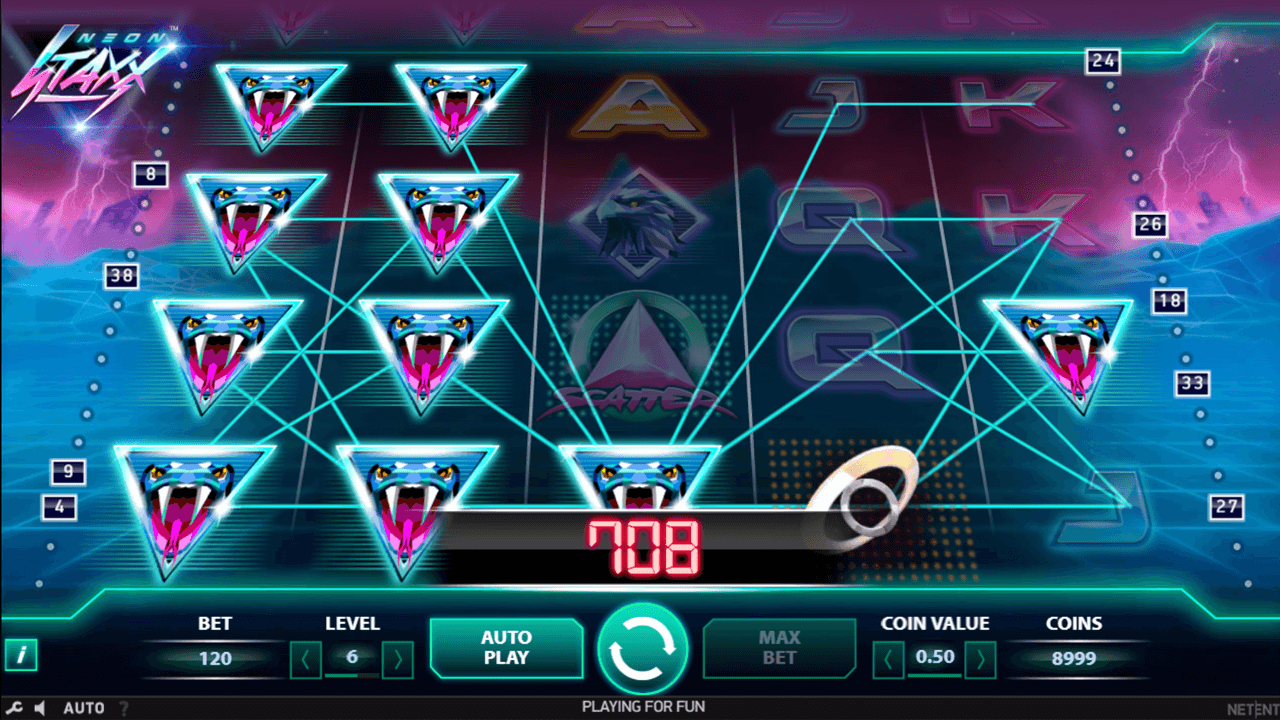Show payline 8 marker
Image resolution: width=1280 pixels, height=720 pixels.
pos(151,175)
